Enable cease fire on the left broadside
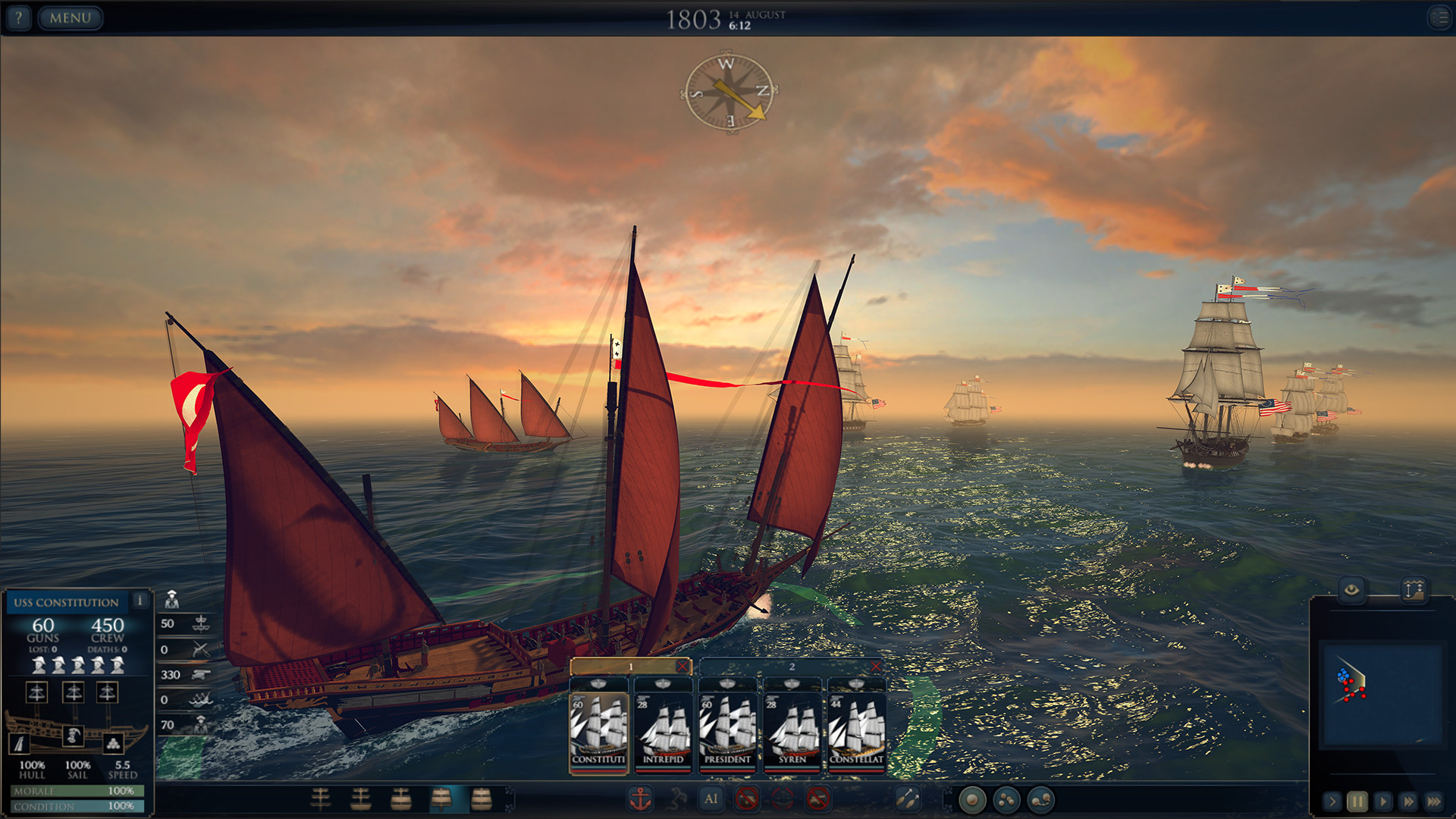This screenshot has height=819, width=1456. pos(748,799)
